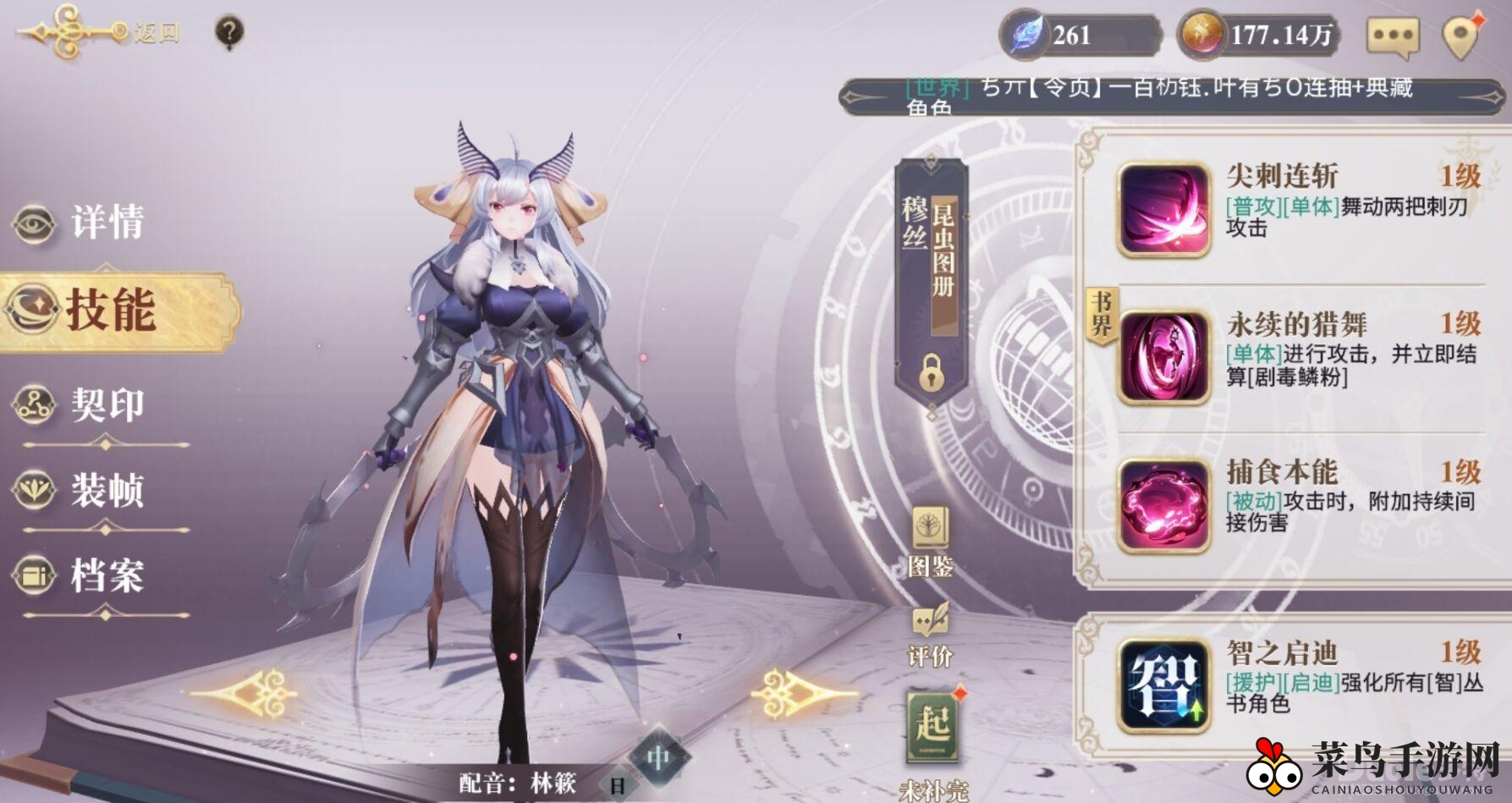The image size is (1512, 803).
Task: Inspect the 捕食本能 passive skill icon
Action: click(x=1163, y=506)
